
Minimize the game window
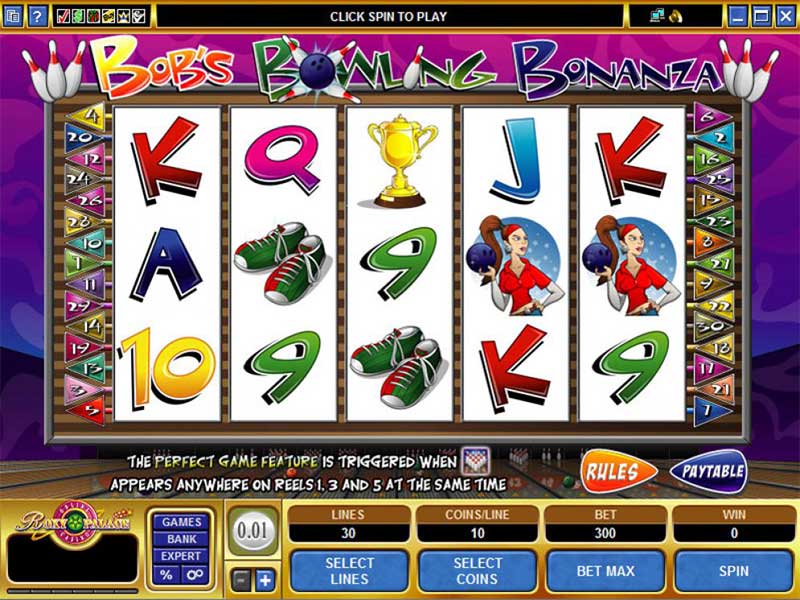tap(738, 16)
